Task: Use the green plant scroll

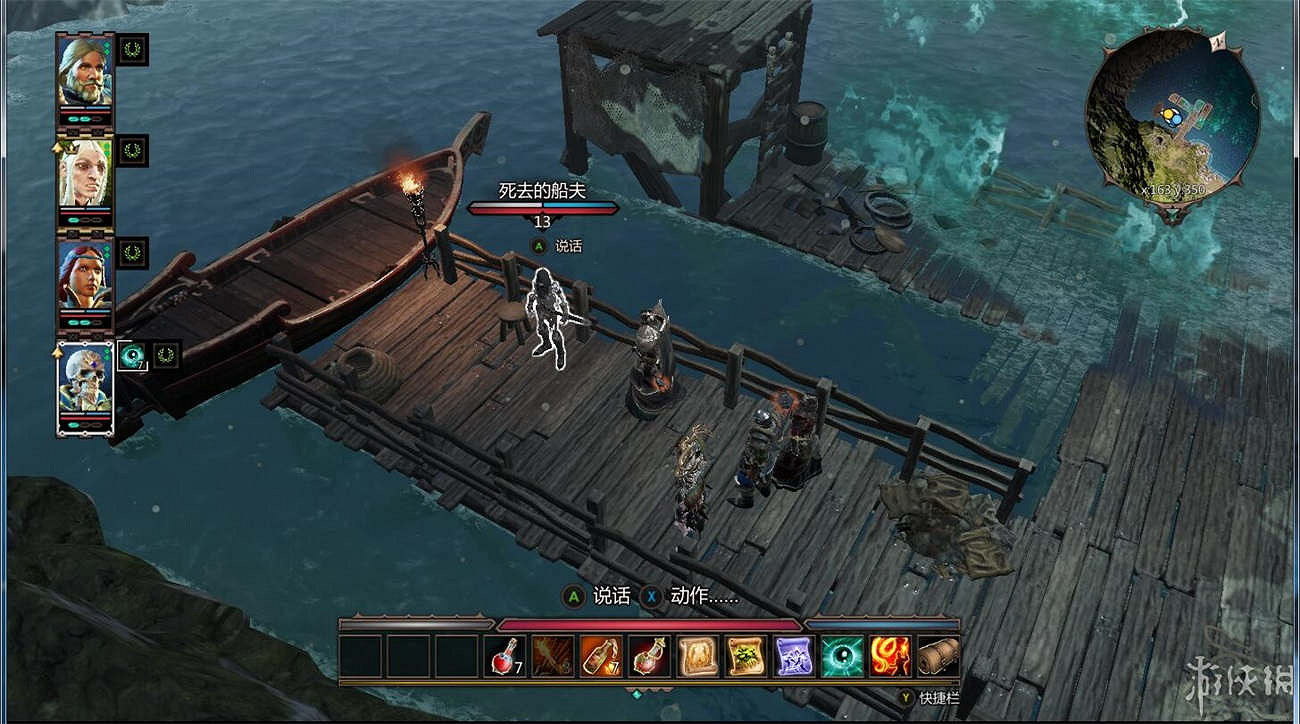Action: click(x=745, y=657)
